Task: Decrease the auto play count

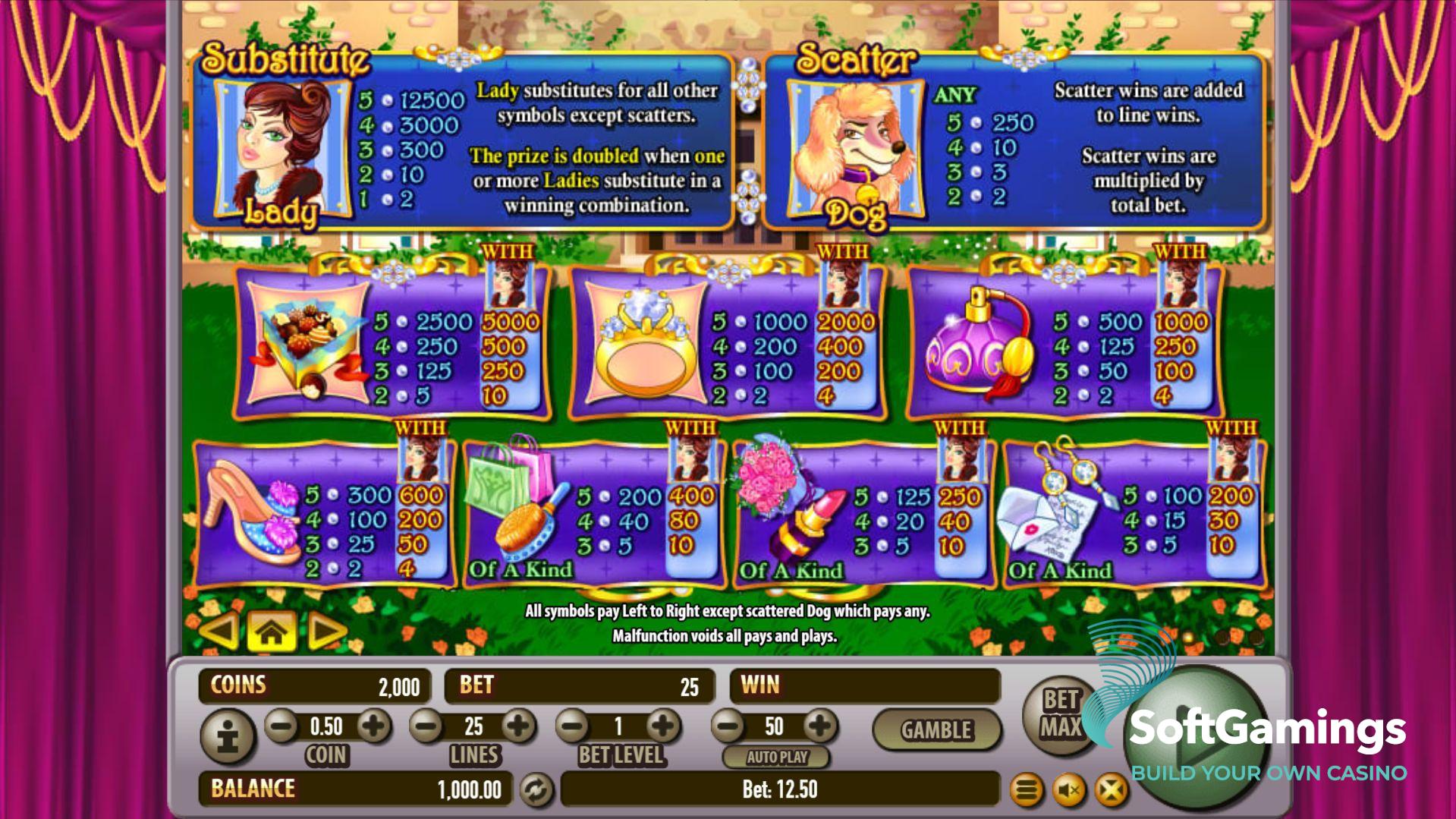Action: click(729, 726)
